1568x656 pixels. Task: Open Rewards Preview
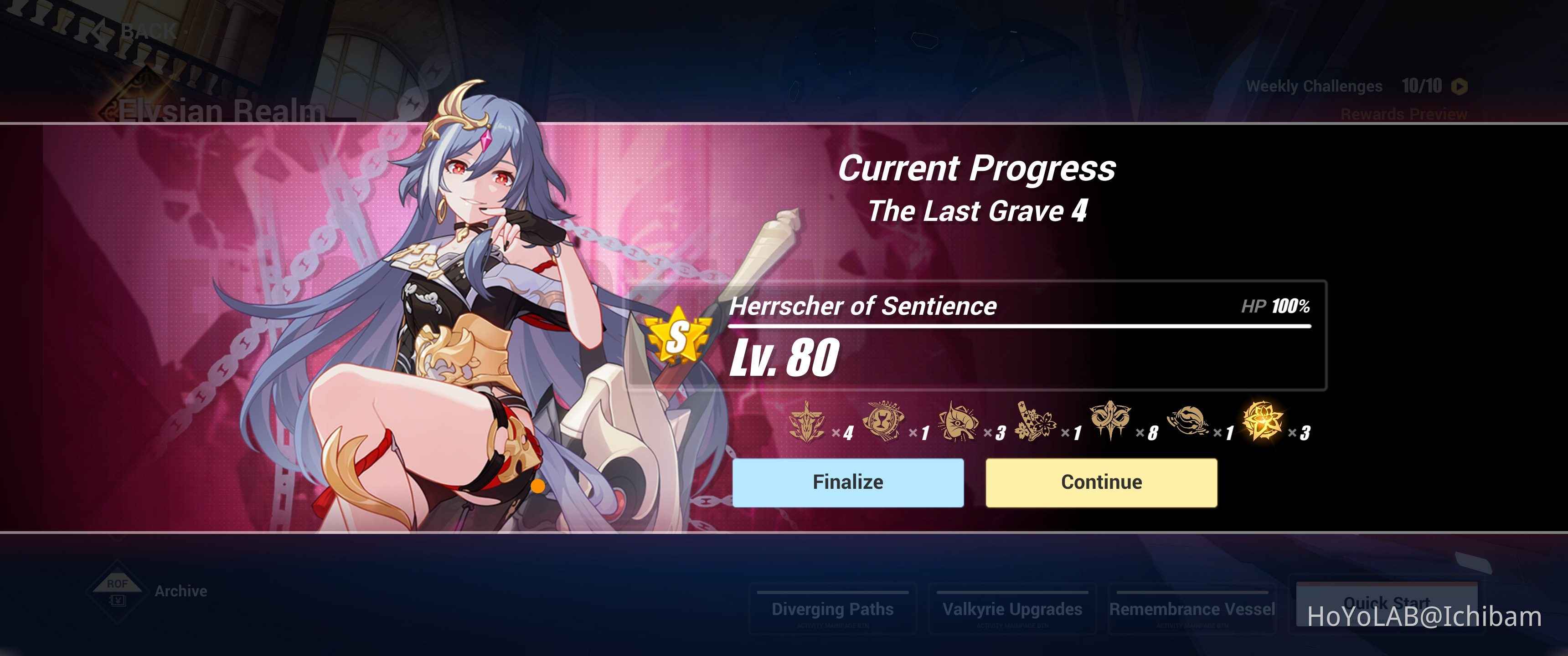[x=1401, y=114]
